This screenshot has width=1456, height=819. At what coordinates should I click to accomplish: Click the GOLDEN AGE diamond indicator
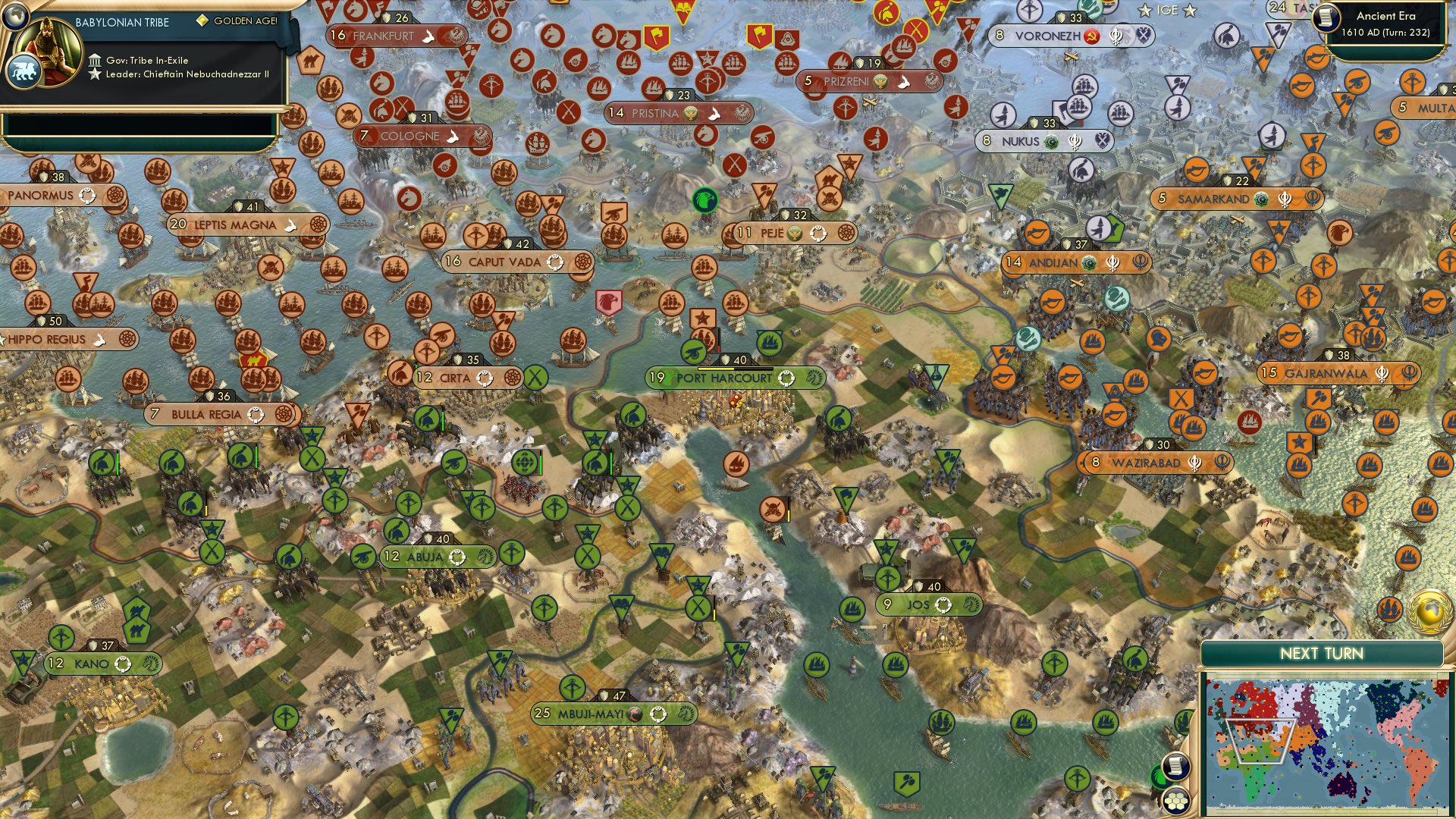point(202,20)
